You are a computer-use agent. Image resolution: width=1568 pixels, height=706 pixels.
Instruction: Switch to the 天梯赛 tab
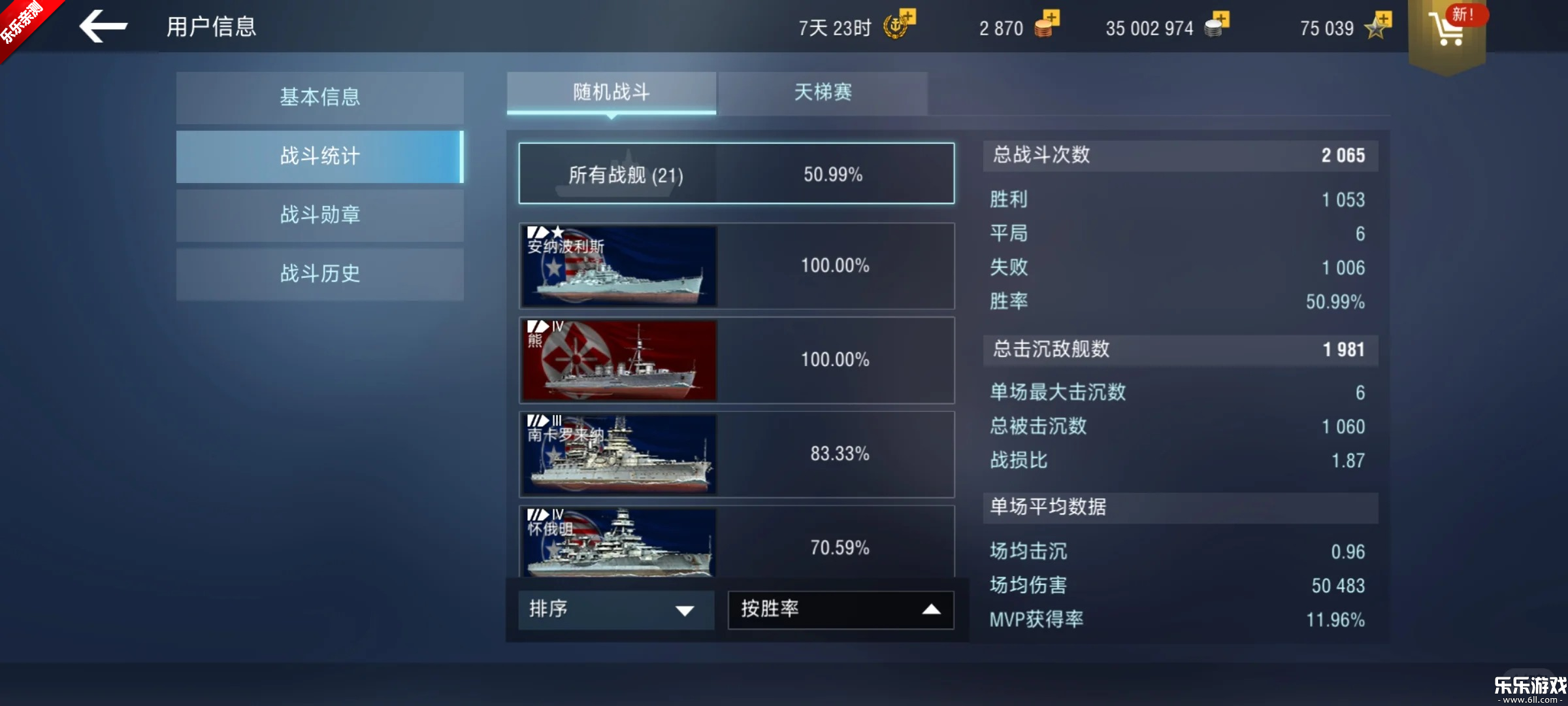823,93
